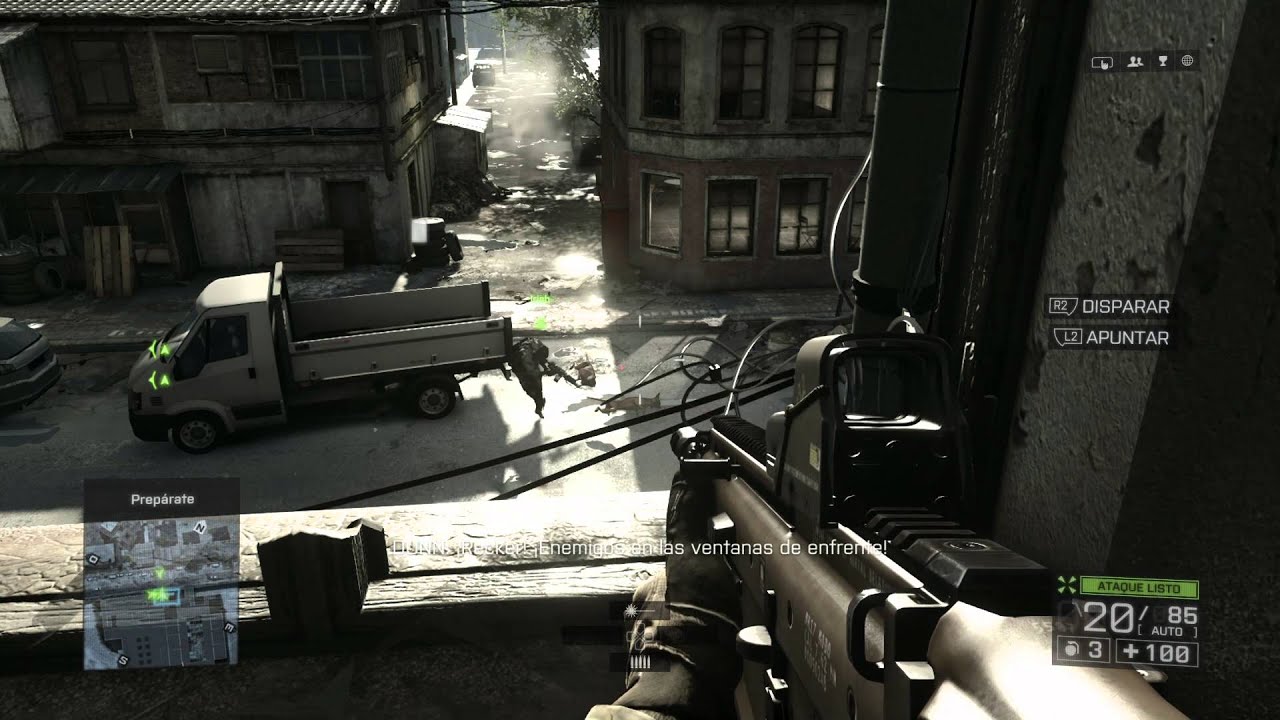Open the minimap
This screenshot has width=1280, height=720.
click(161, 592)
